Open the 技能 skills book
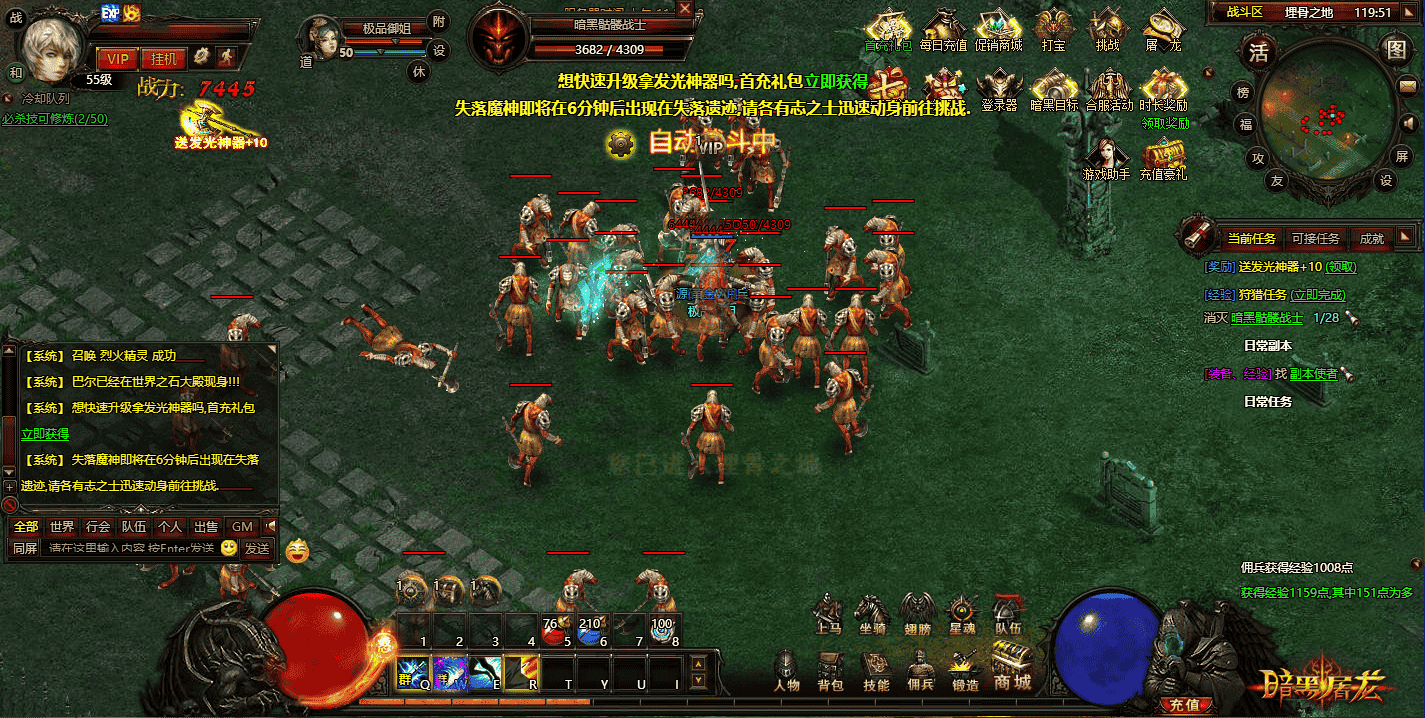The image size is (1425, 718). tap(876, 671)
